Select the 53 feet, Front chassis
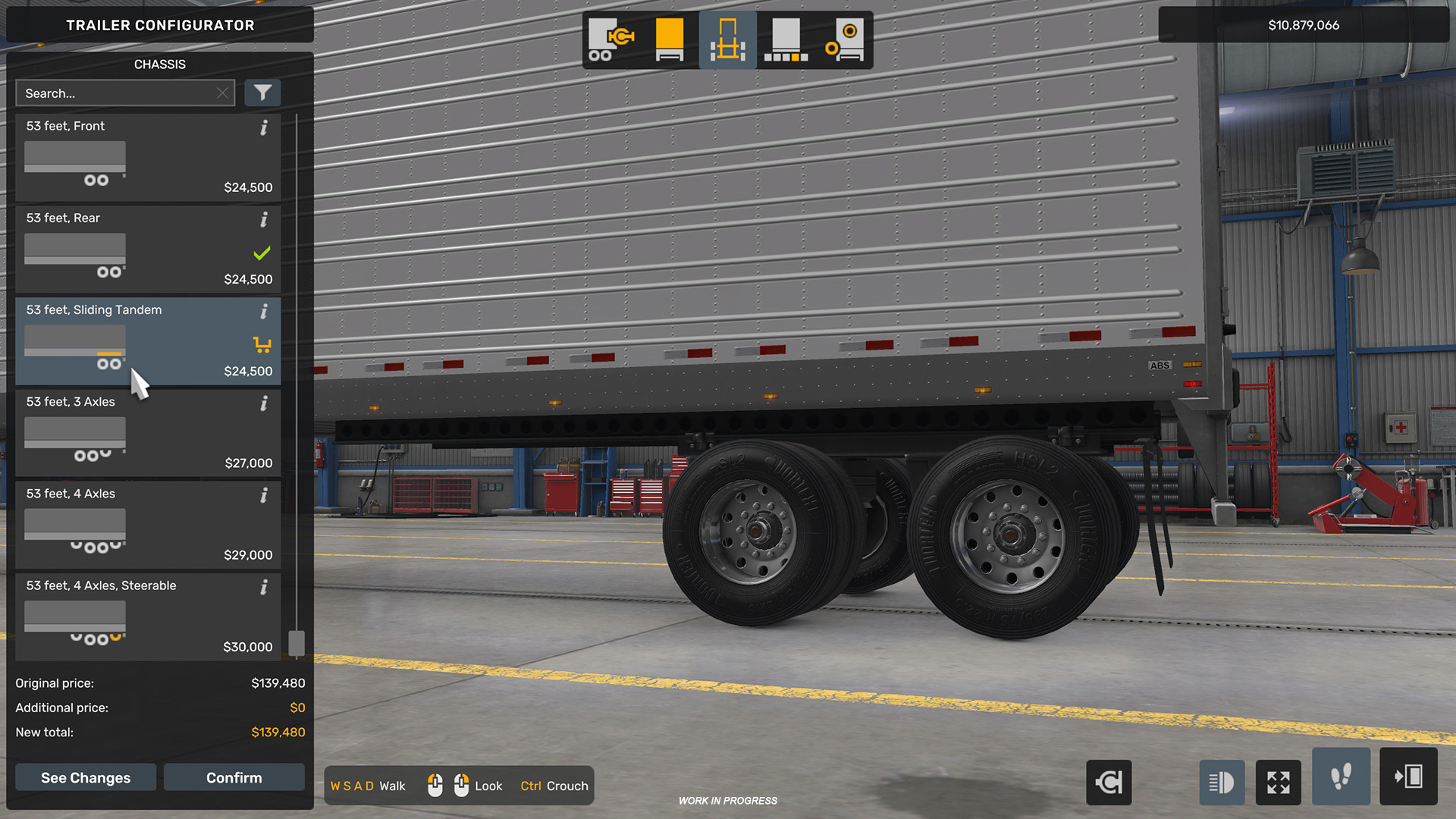 [148, 158]
